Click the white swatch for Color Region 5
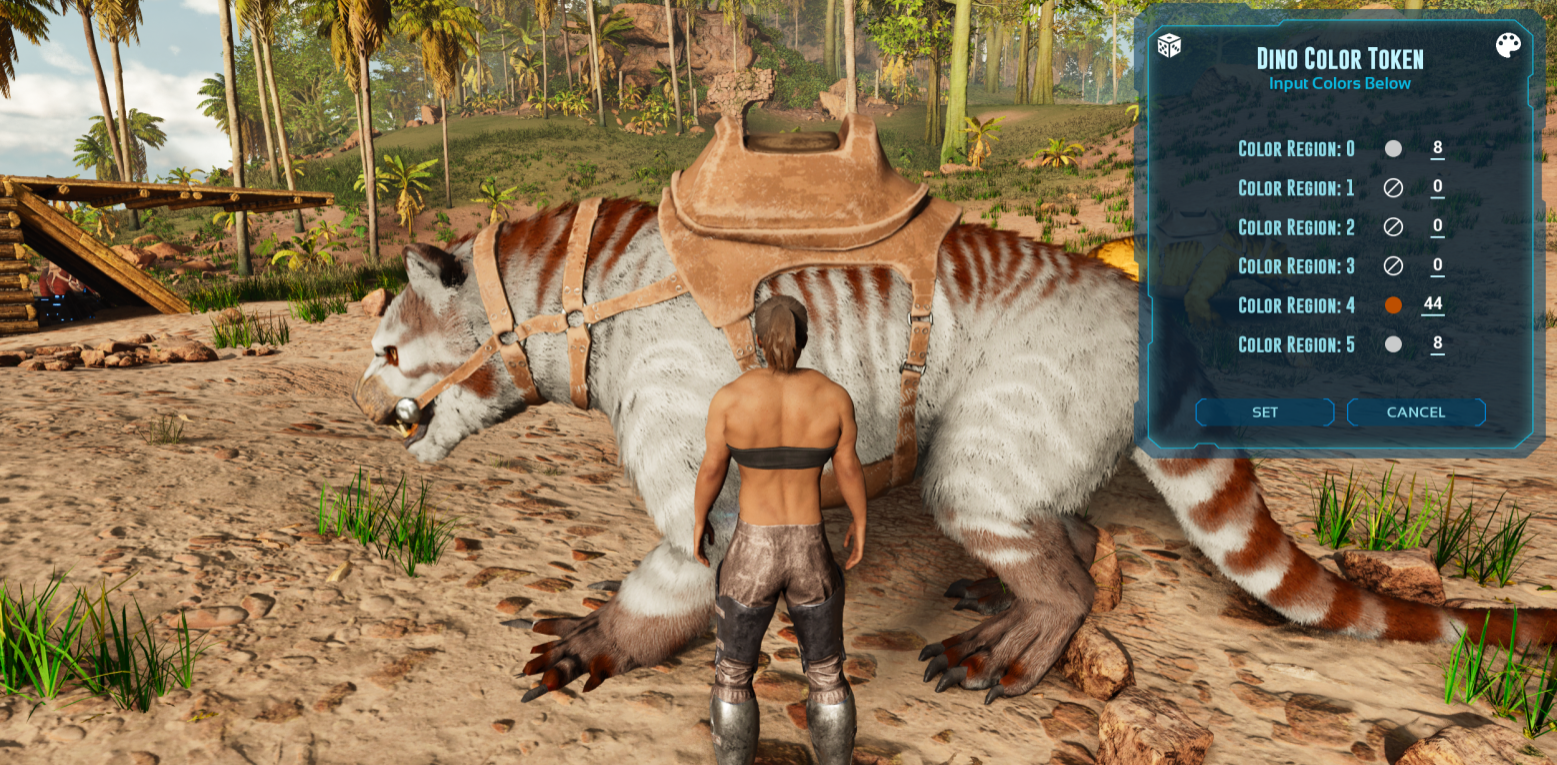1557x765 pixels. pos(1393,344)
